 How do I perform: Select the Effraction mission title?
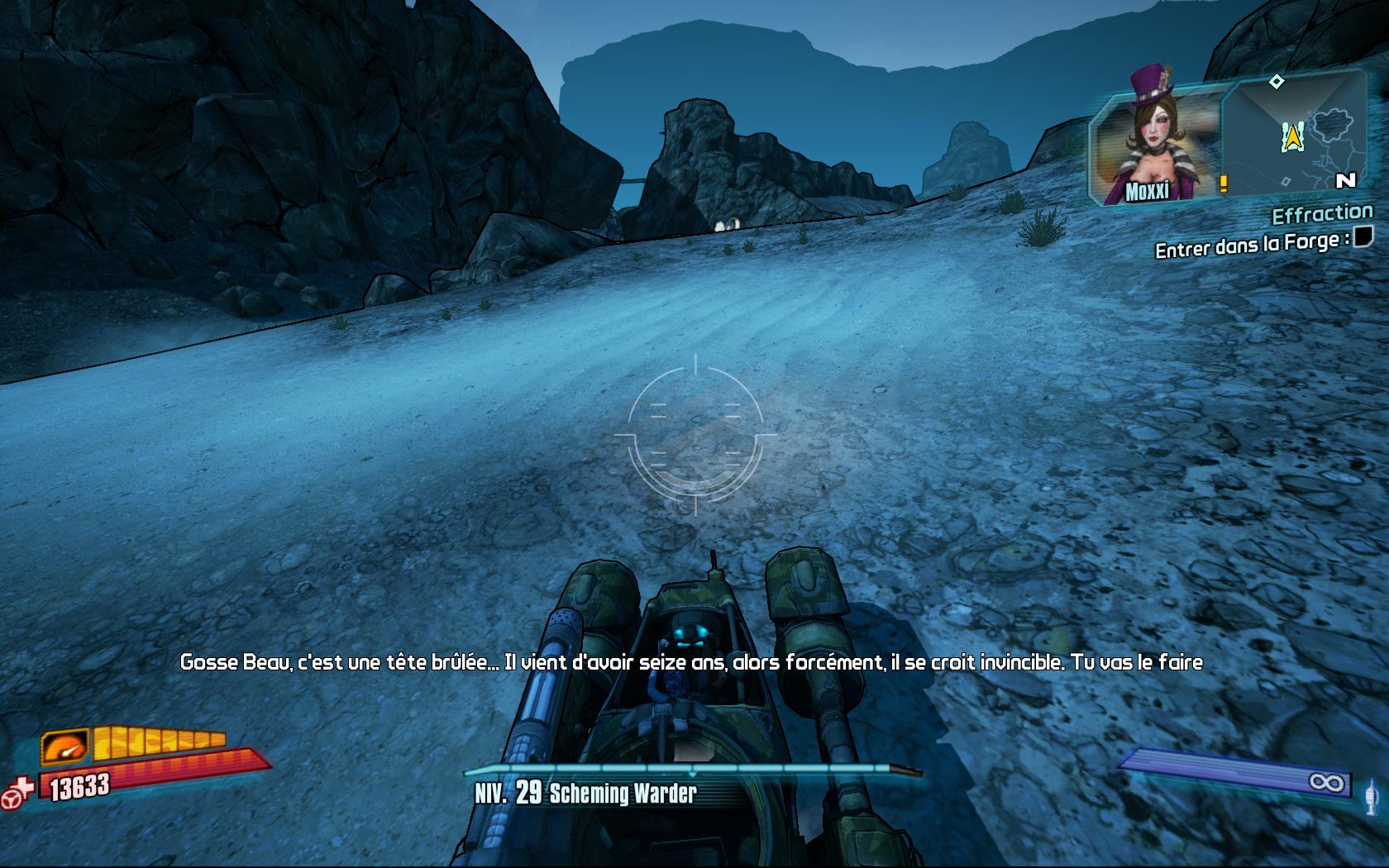point(1321,215)
